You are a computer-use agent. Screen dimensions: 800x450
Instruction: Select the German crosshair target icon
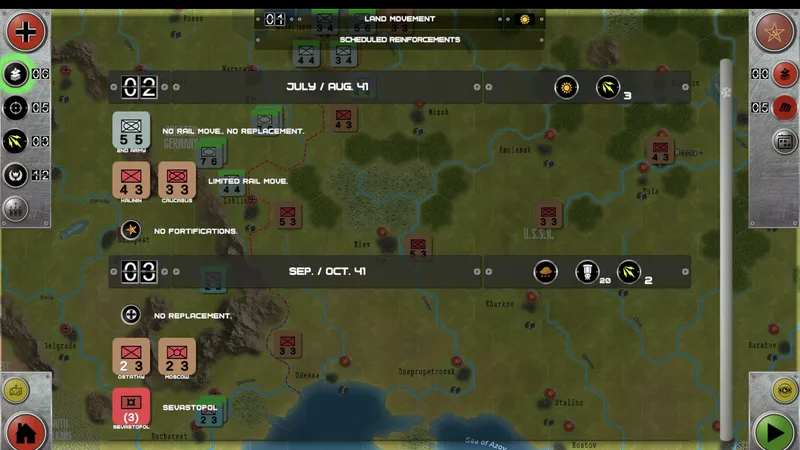point(17,107)
